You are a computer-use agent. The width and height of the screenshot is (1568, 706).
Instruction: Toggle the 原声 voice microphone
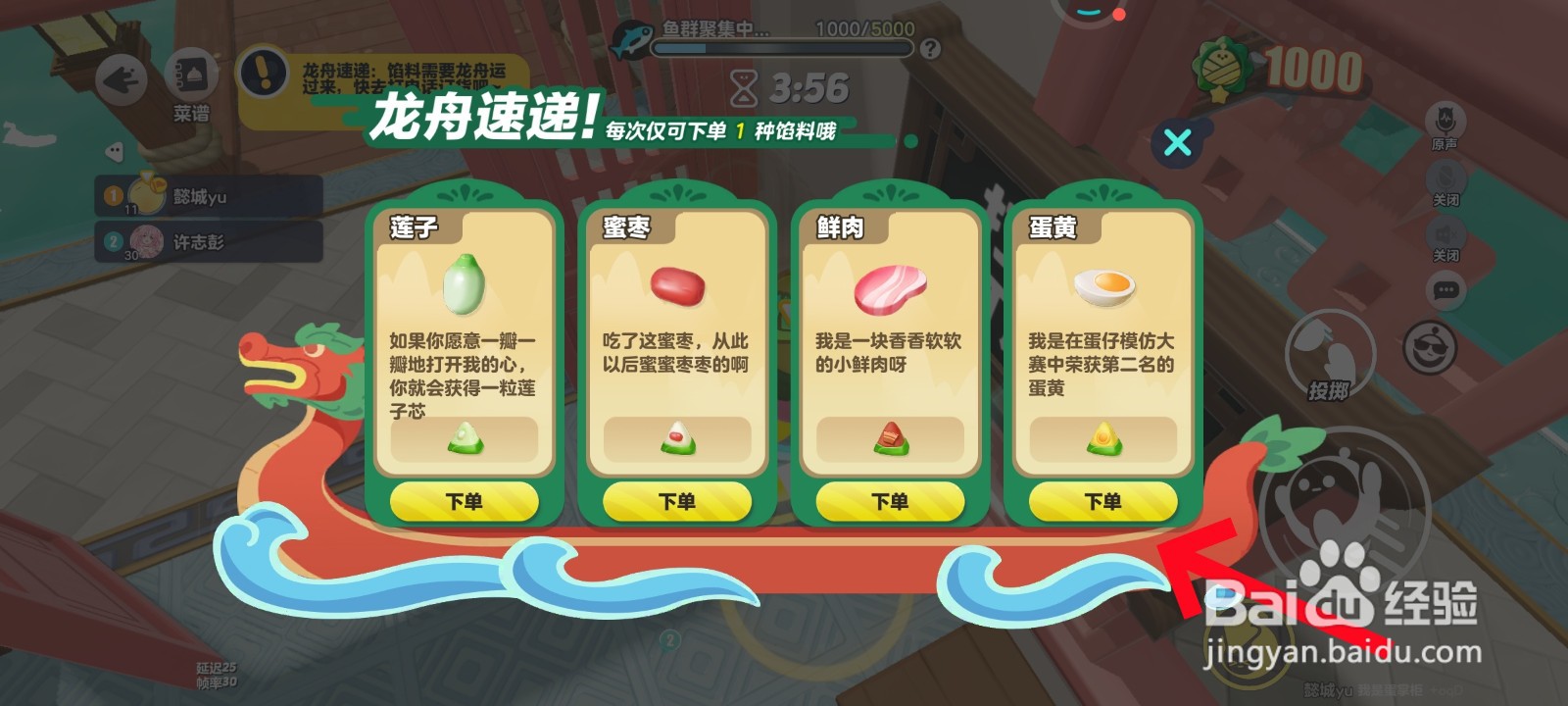(x=1446, y=116)
